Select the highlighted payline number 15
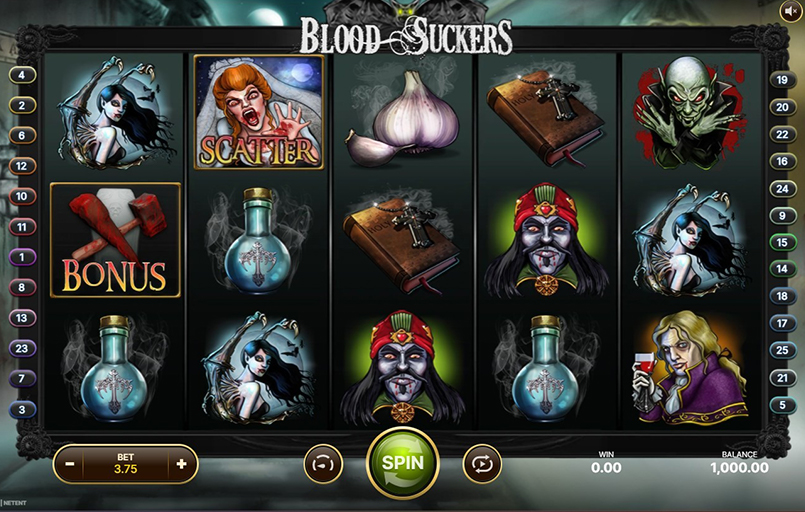Screen dimensions: 805x512 pyautogui.click(x=781, y=241)
